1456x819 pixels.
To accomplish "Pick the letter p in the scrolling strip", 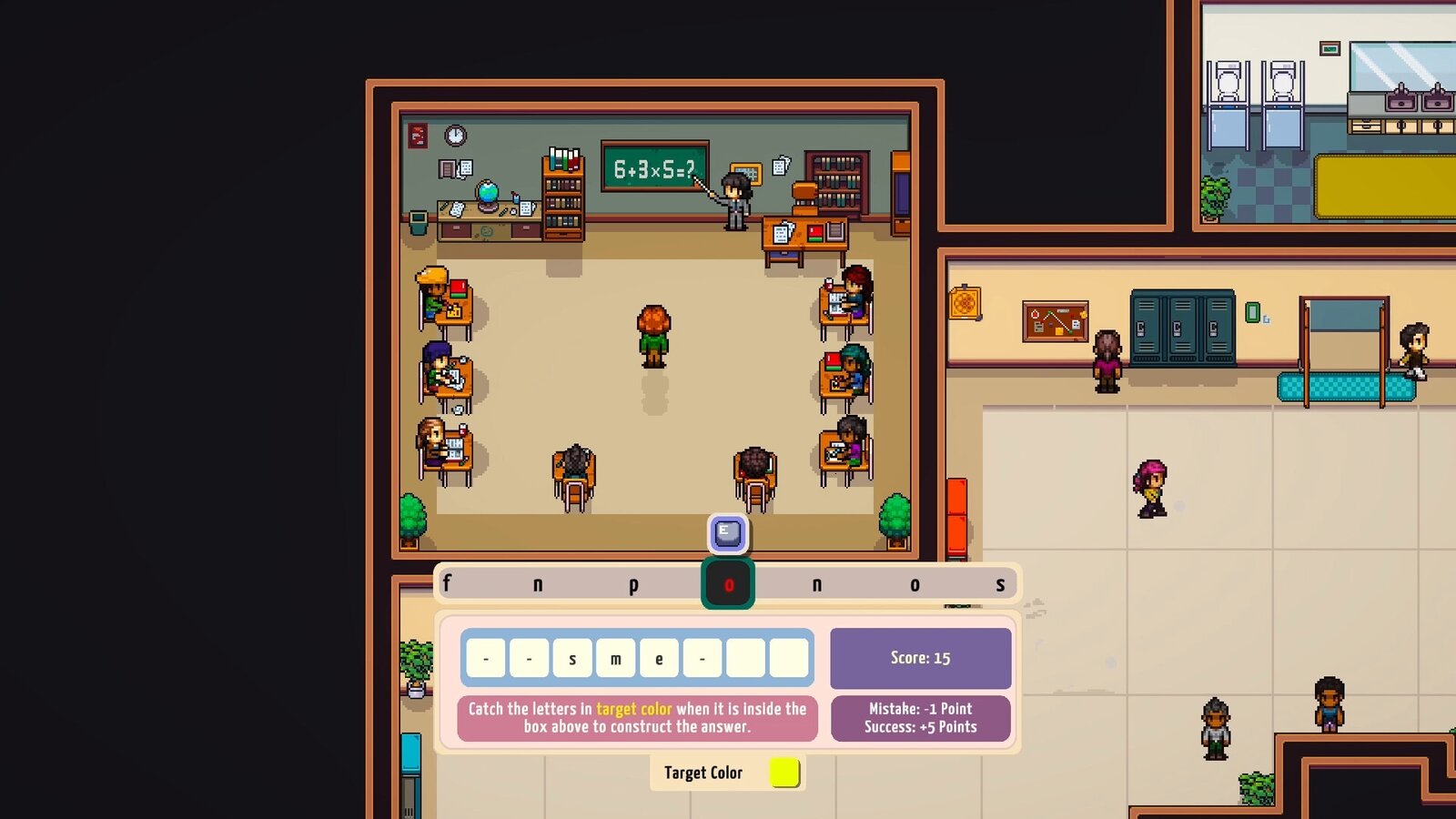I will pos(633,584).
